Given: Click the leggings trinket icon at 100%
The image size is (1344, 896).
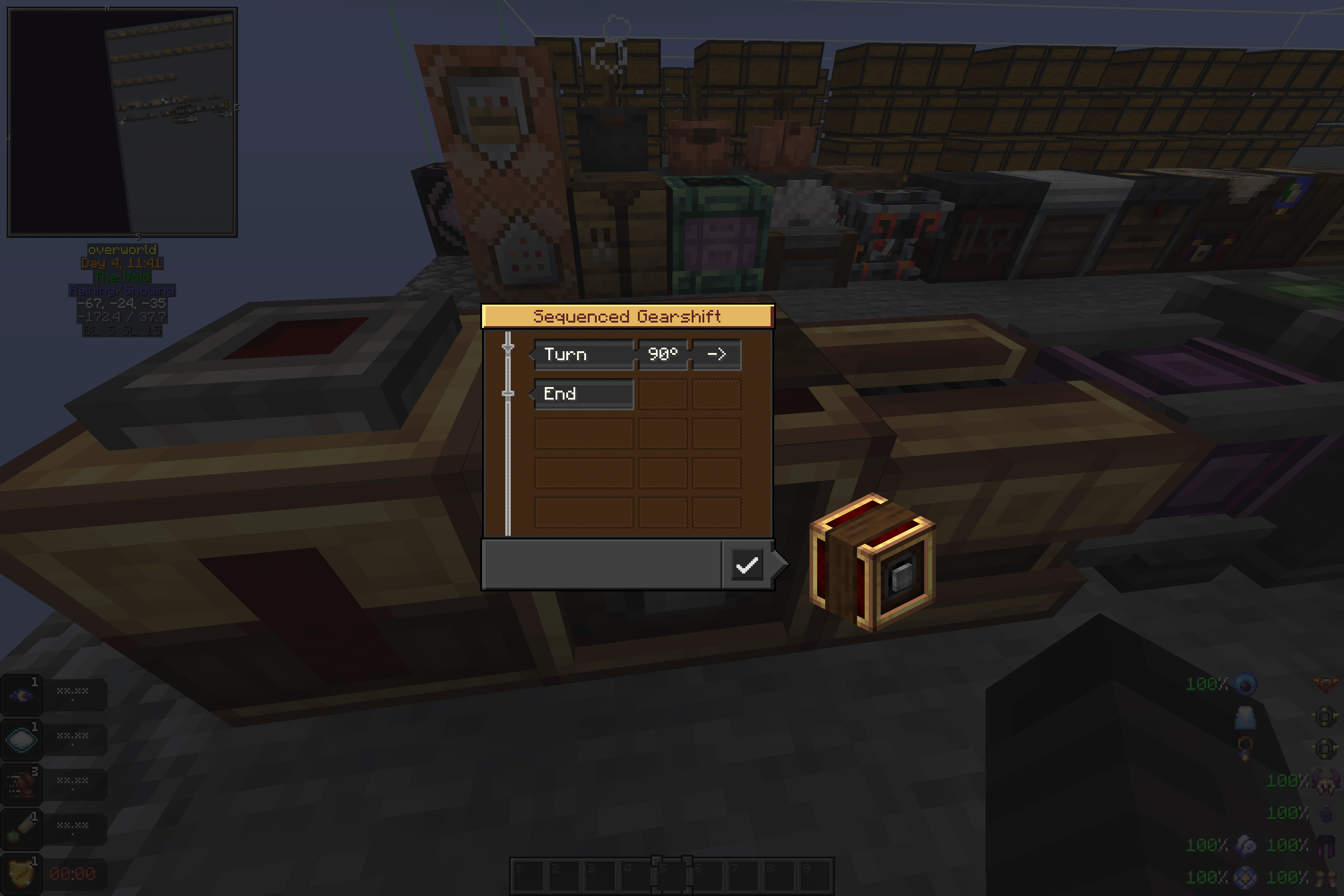Looking at the screenshot, I should click(x=1325, y=846).
